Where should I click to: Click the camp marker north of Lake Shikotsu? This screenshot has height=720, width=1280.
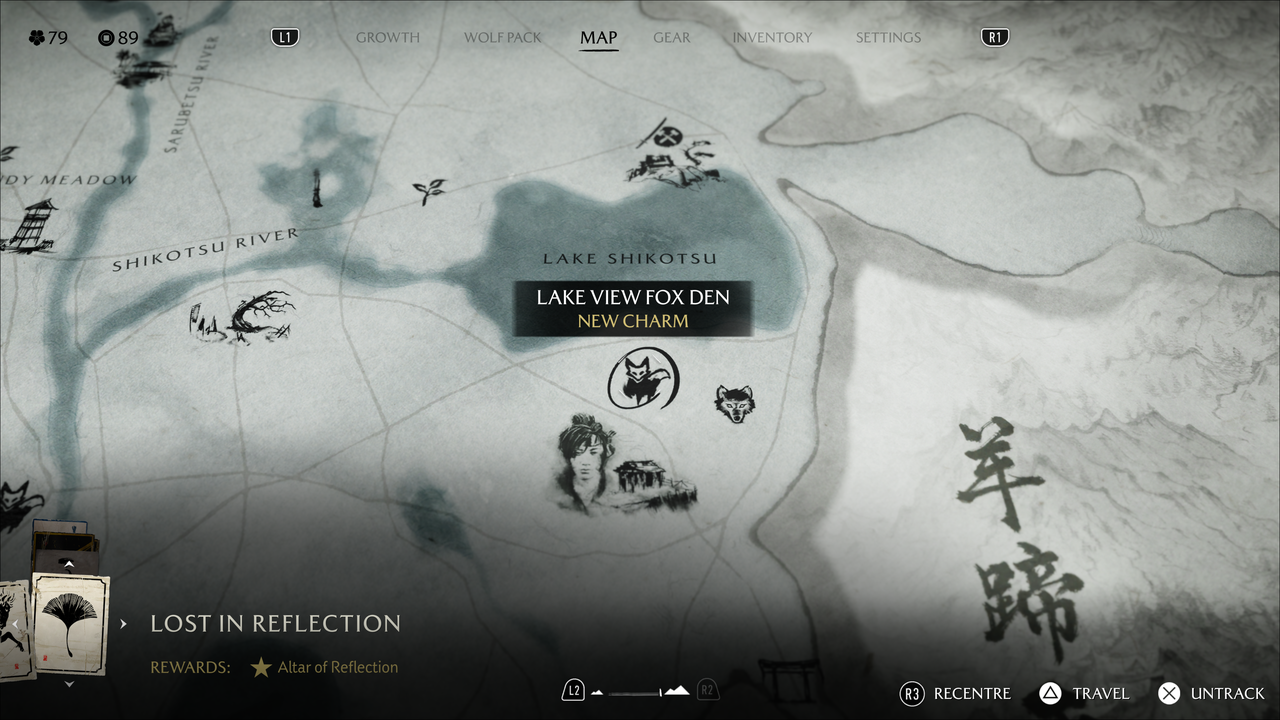point(674,157)
